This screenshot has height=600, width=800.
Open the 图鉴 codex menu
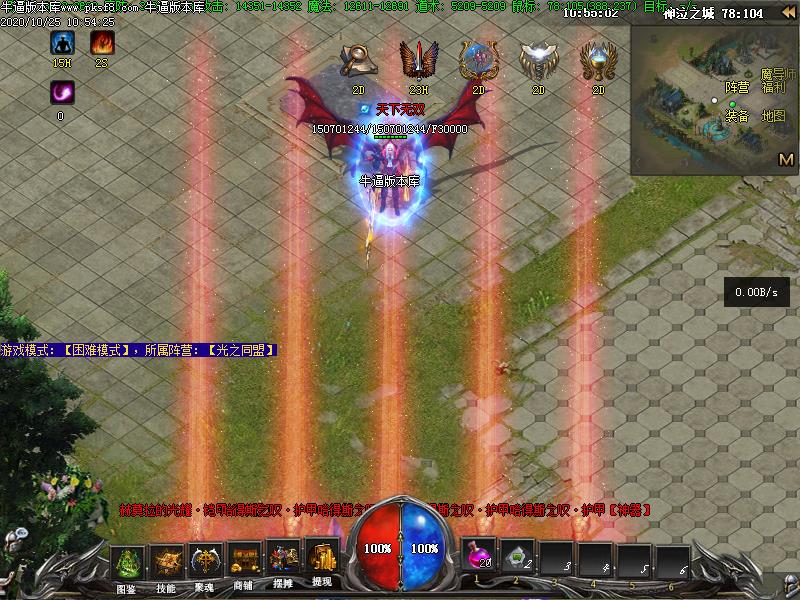pyautogui.click(x=127, y=564)
